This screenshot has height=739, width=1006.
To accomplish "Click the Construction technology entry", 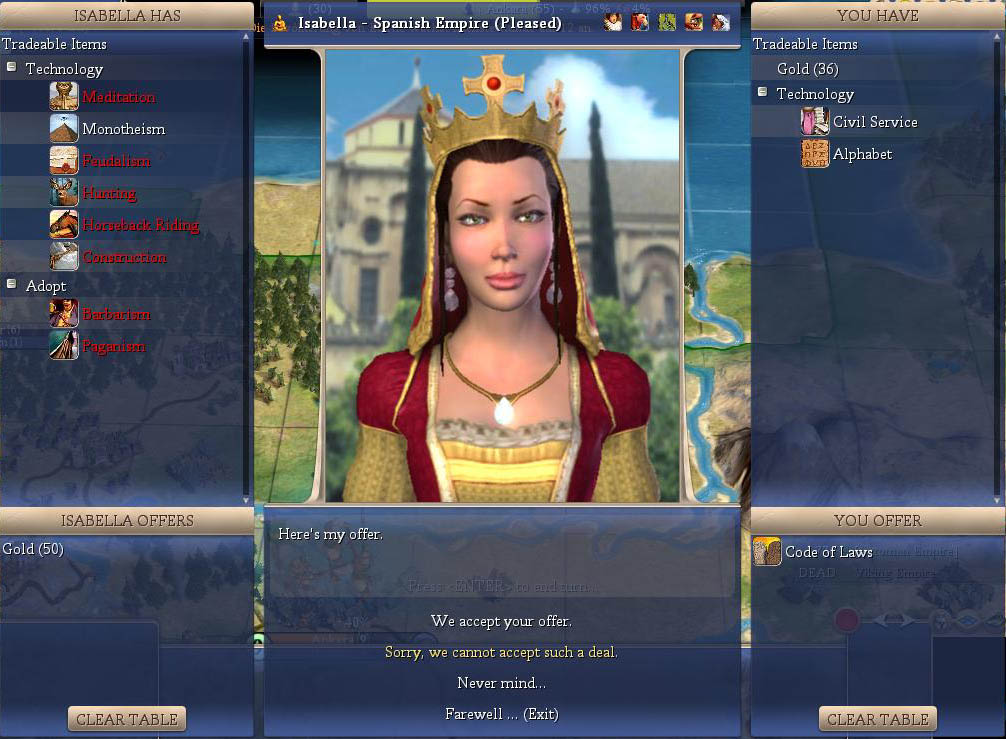I will click(x=124, y=257).
